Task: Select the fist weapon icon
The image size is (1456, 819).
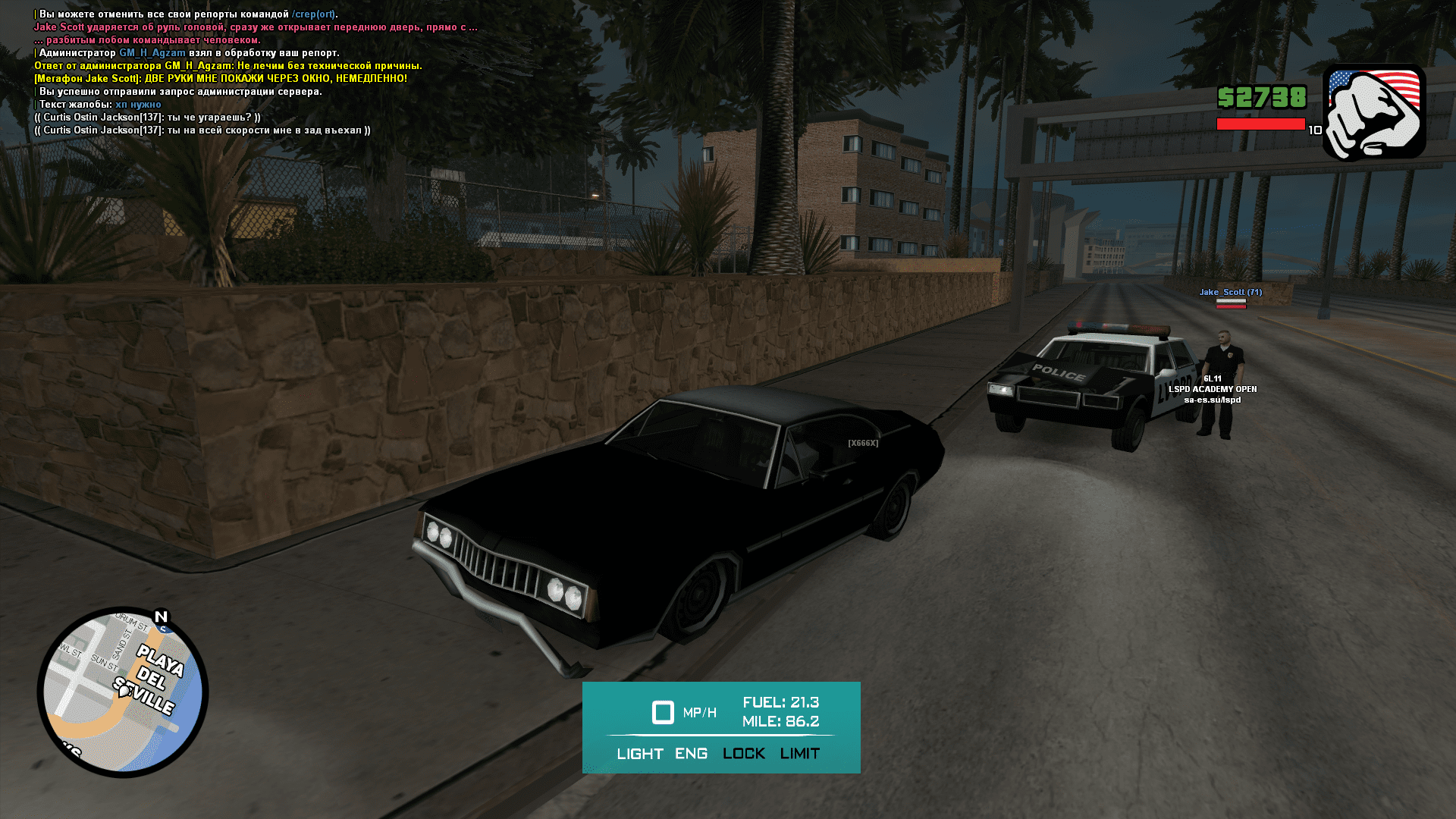Action: [x=1374, y=113]
